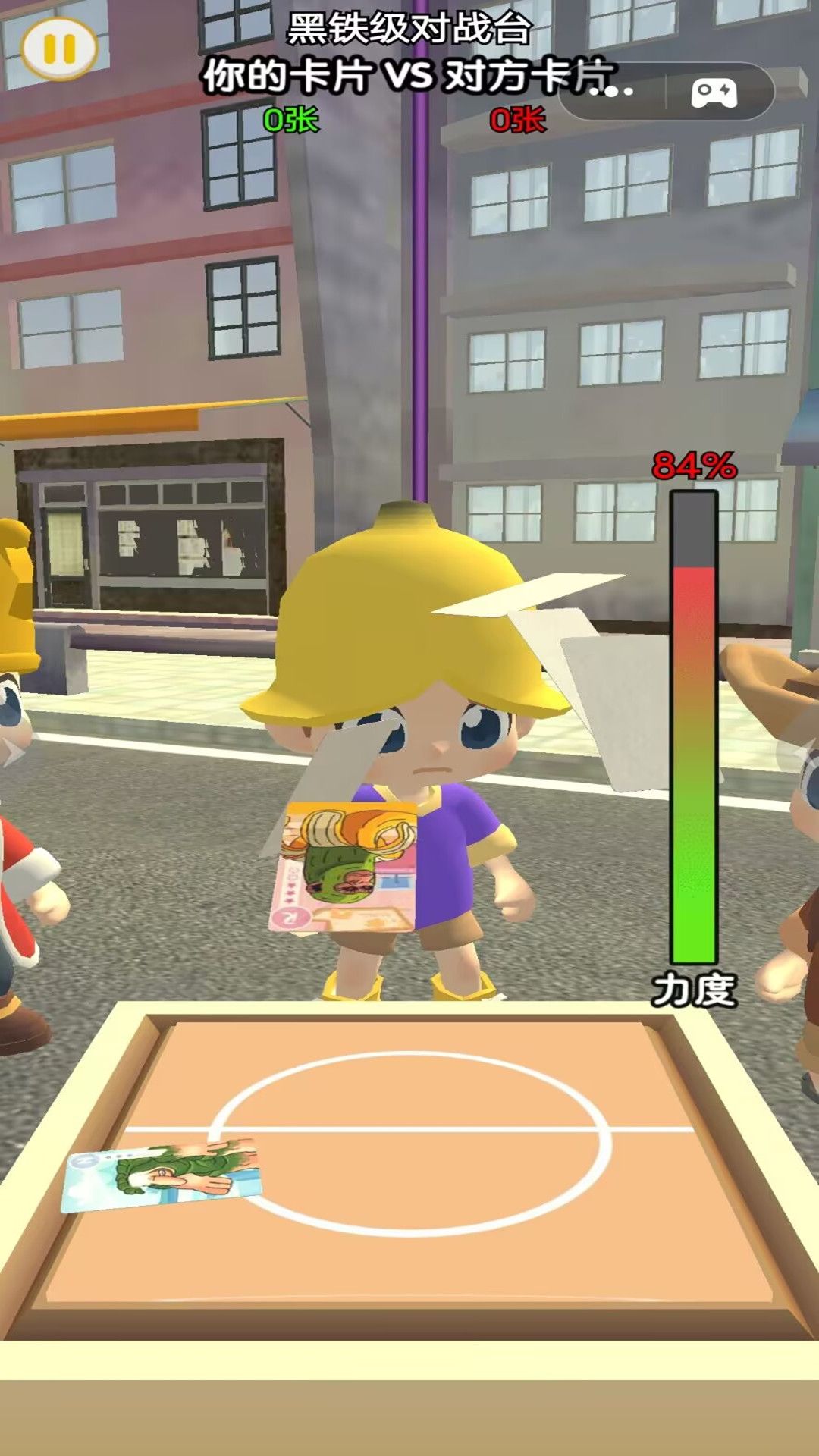819x1456 pixels.
Task: Pause the game with the yellow button
Action: pyautogui.click(x=59, y=49)
